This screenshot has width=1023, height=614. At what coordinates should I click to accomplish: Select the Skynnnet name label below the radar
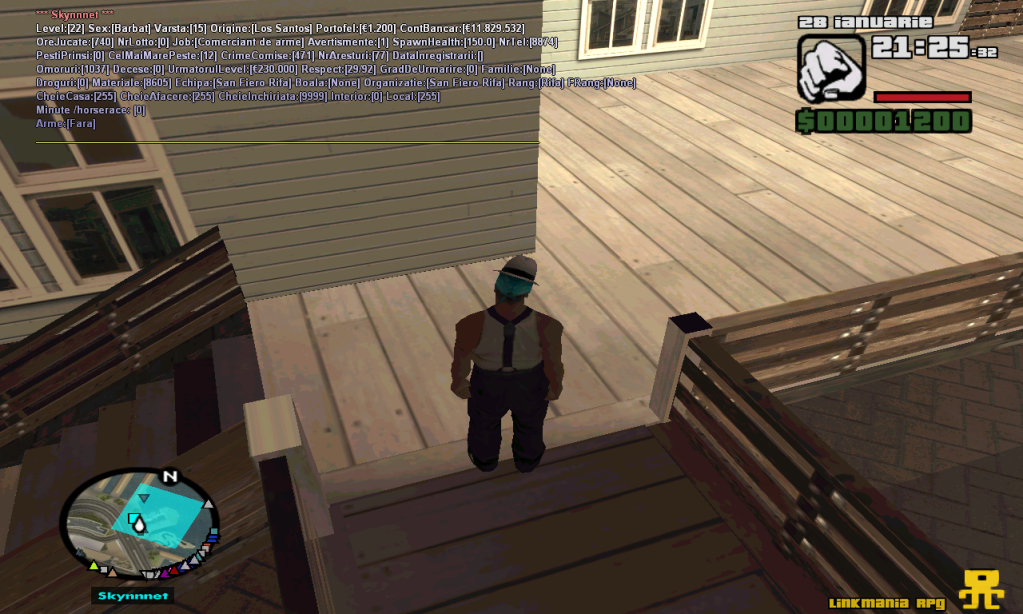pos(133,596)
